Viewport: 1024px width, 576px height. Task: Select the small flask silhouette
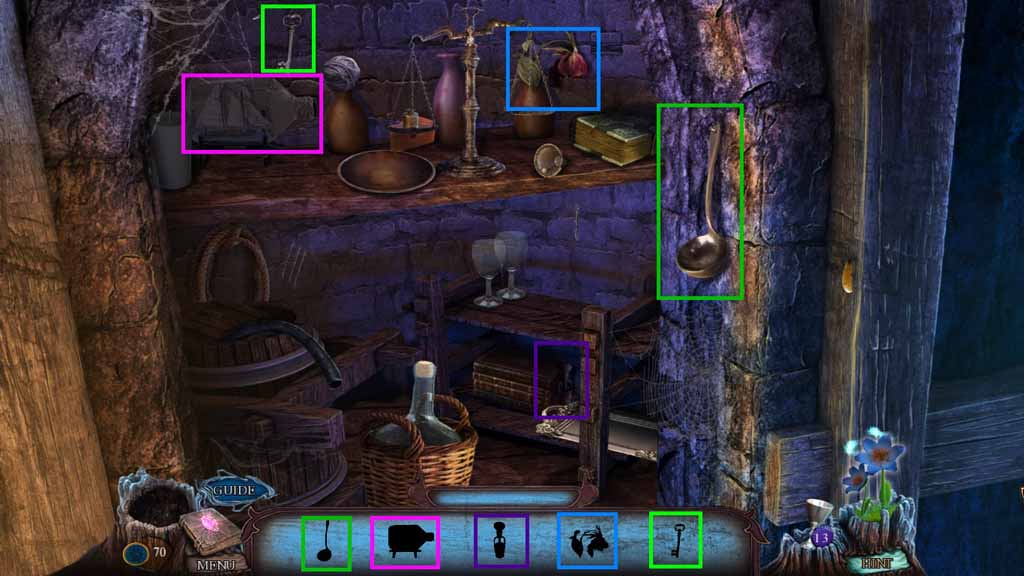coord(500,542)
